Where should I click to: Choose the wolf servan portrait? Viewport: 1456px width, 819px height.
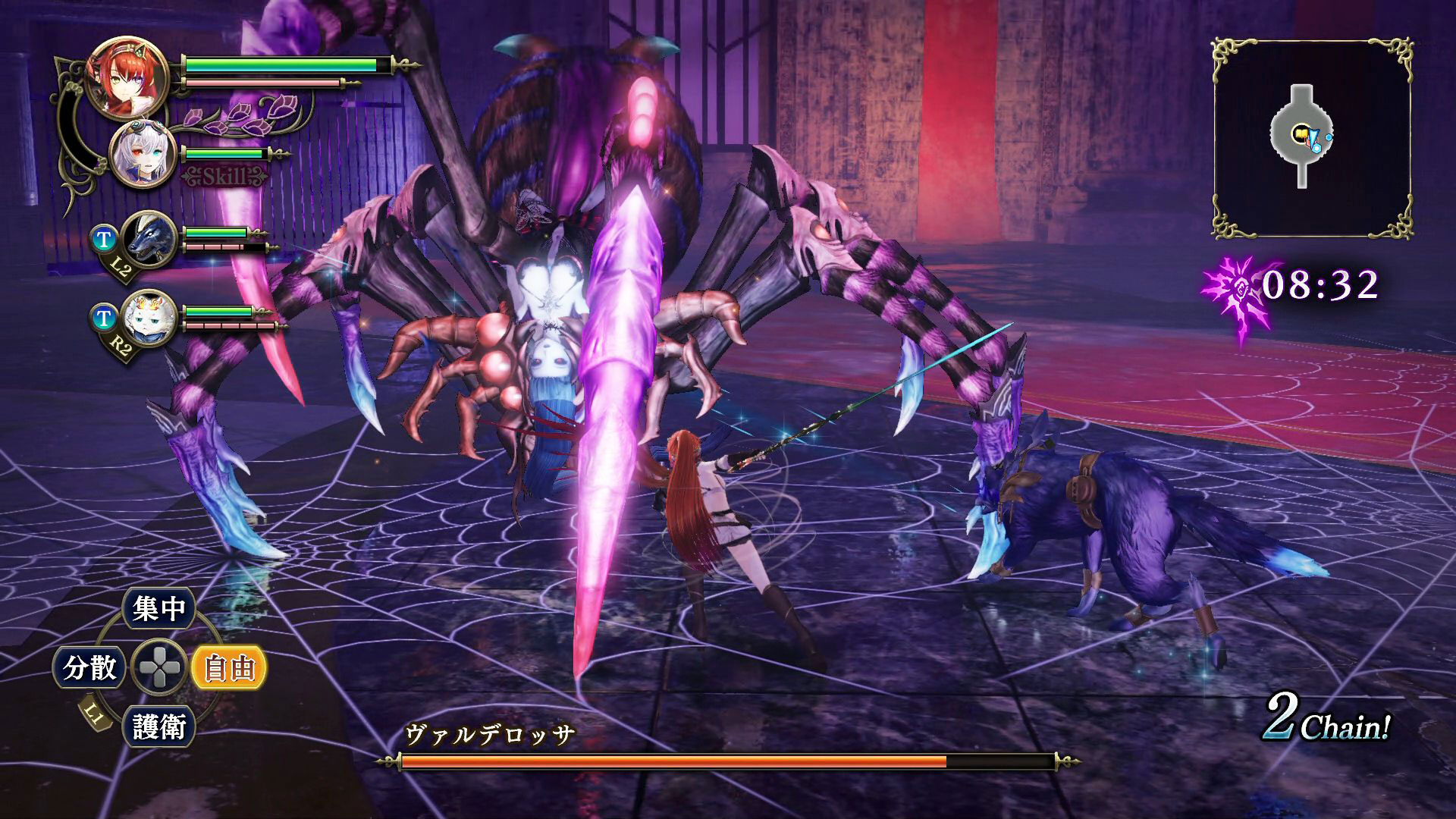pos(149,239)
